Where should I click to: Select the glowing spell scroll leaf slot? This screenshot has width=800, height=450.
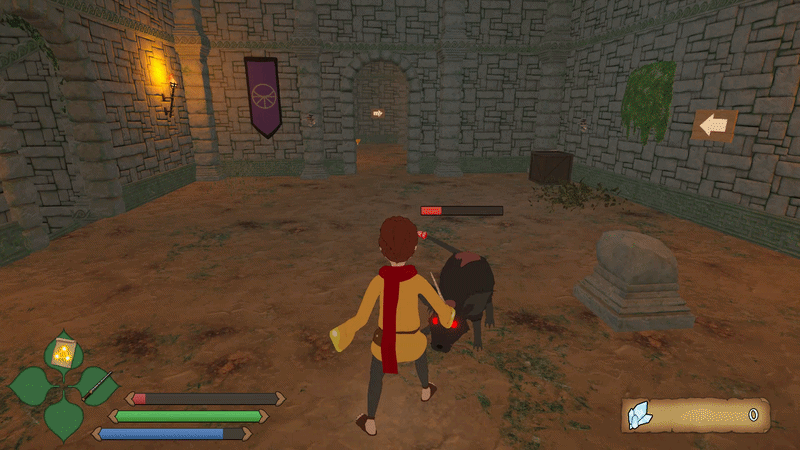tap(65, 352)
